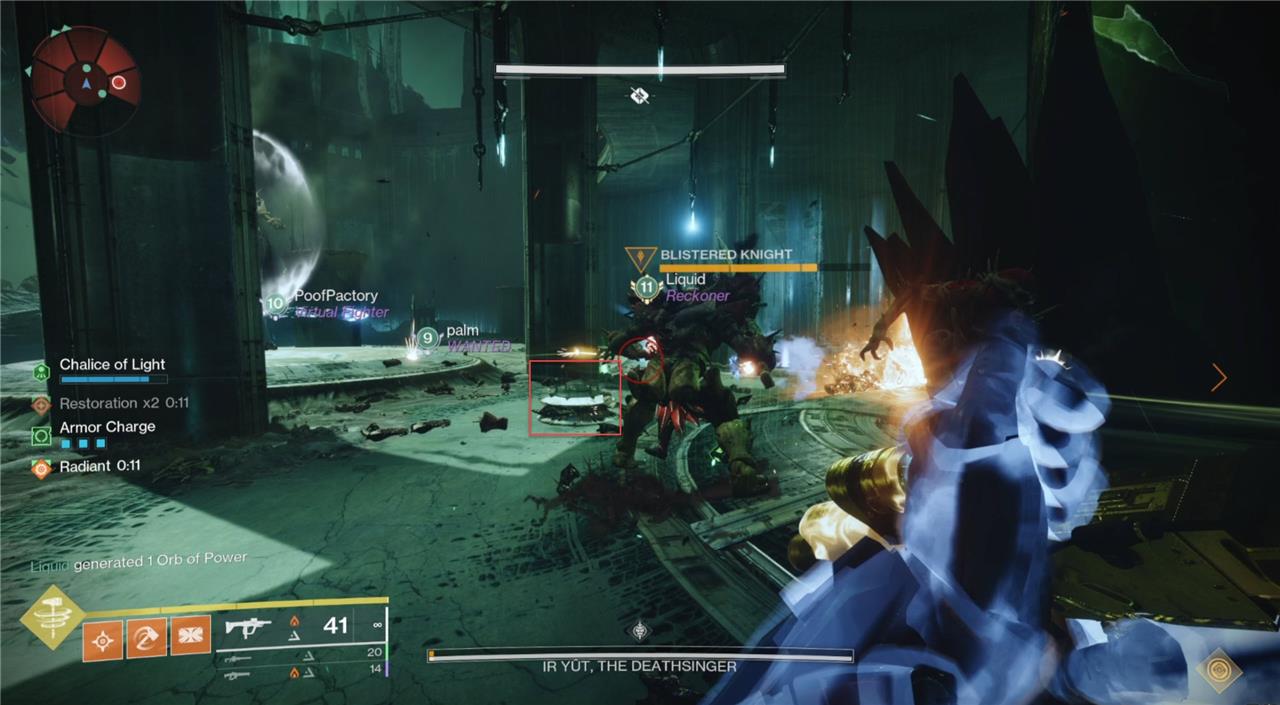The height and width of the screenshot is (705, 1280).
Task: Click the orange arrow indicator
Action: pos(1219,377)
